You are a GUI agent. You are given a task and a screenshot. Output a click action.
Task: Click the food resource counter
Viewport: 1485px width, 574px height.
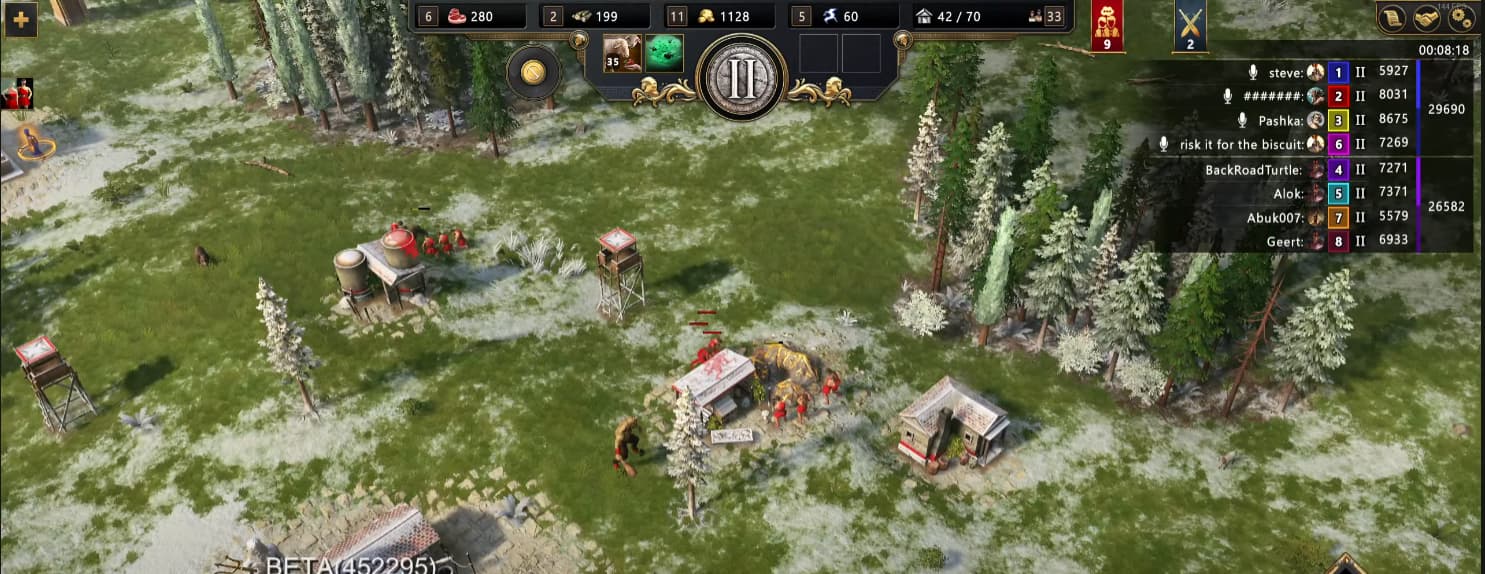pos(471,17)
